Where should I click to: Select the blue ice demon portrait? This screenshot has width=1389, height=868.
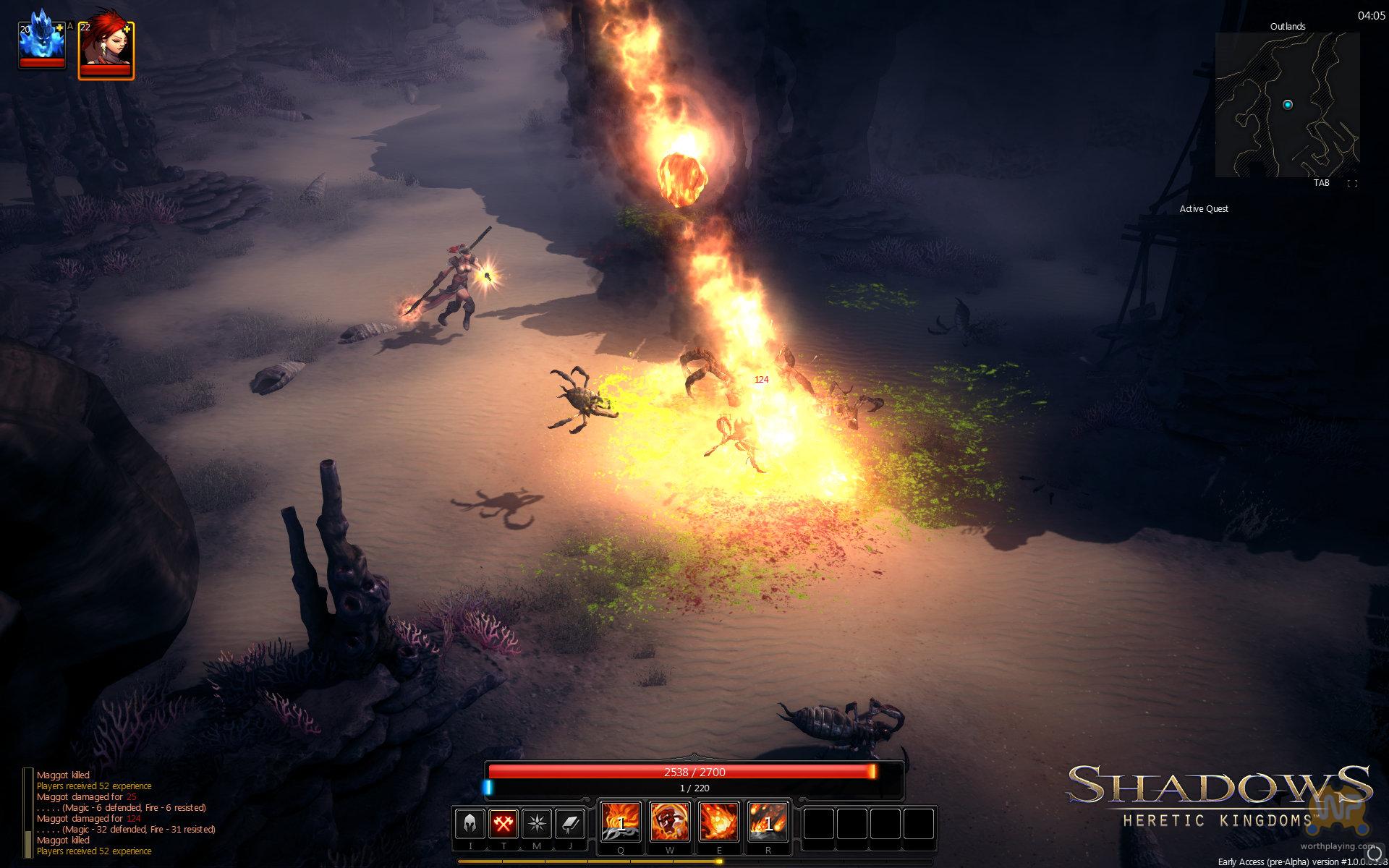coord(42,43)
